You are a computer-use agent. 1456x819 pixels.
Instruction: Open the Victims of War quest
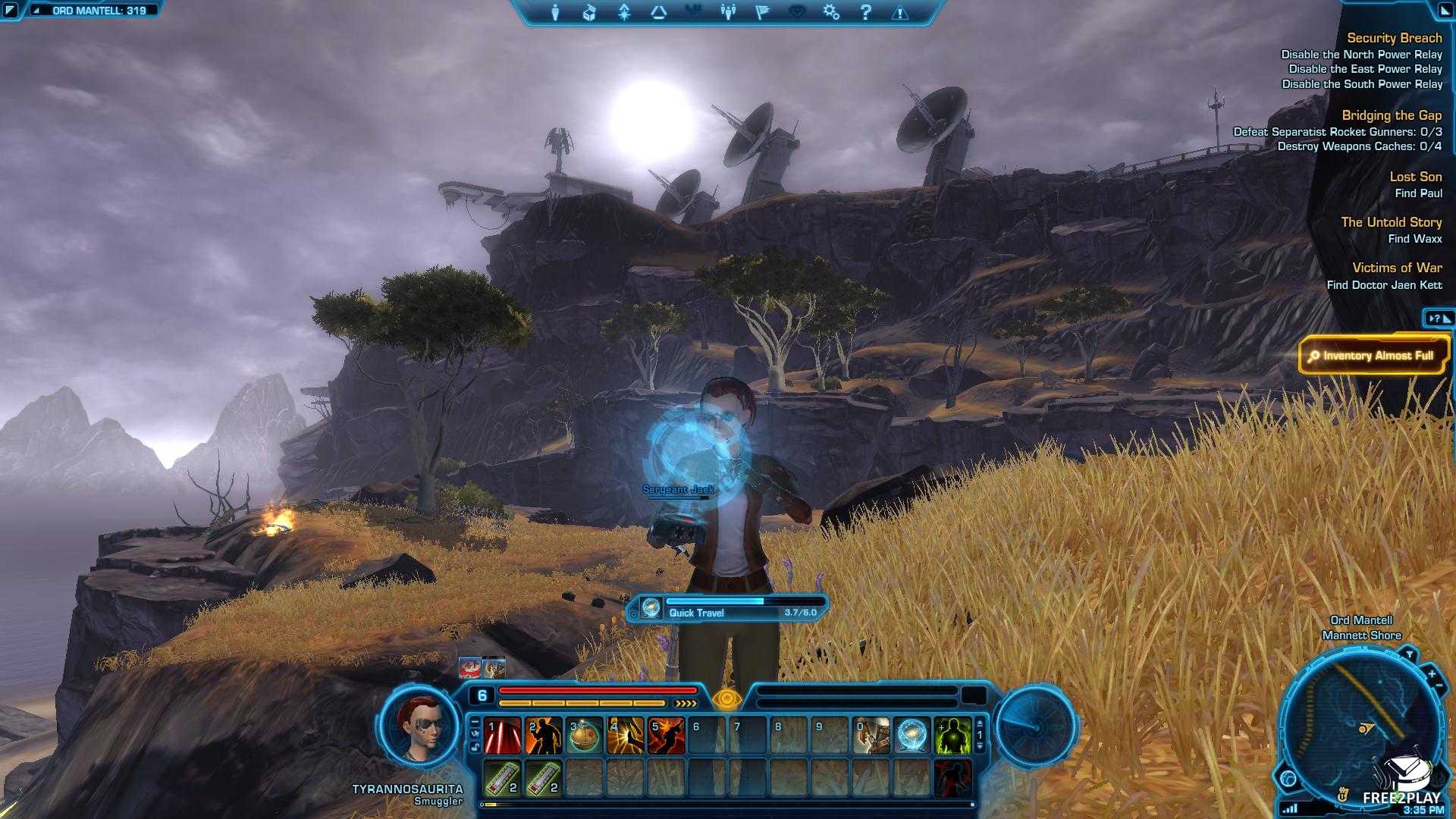pyautogui.click(x=1397, y=268)
